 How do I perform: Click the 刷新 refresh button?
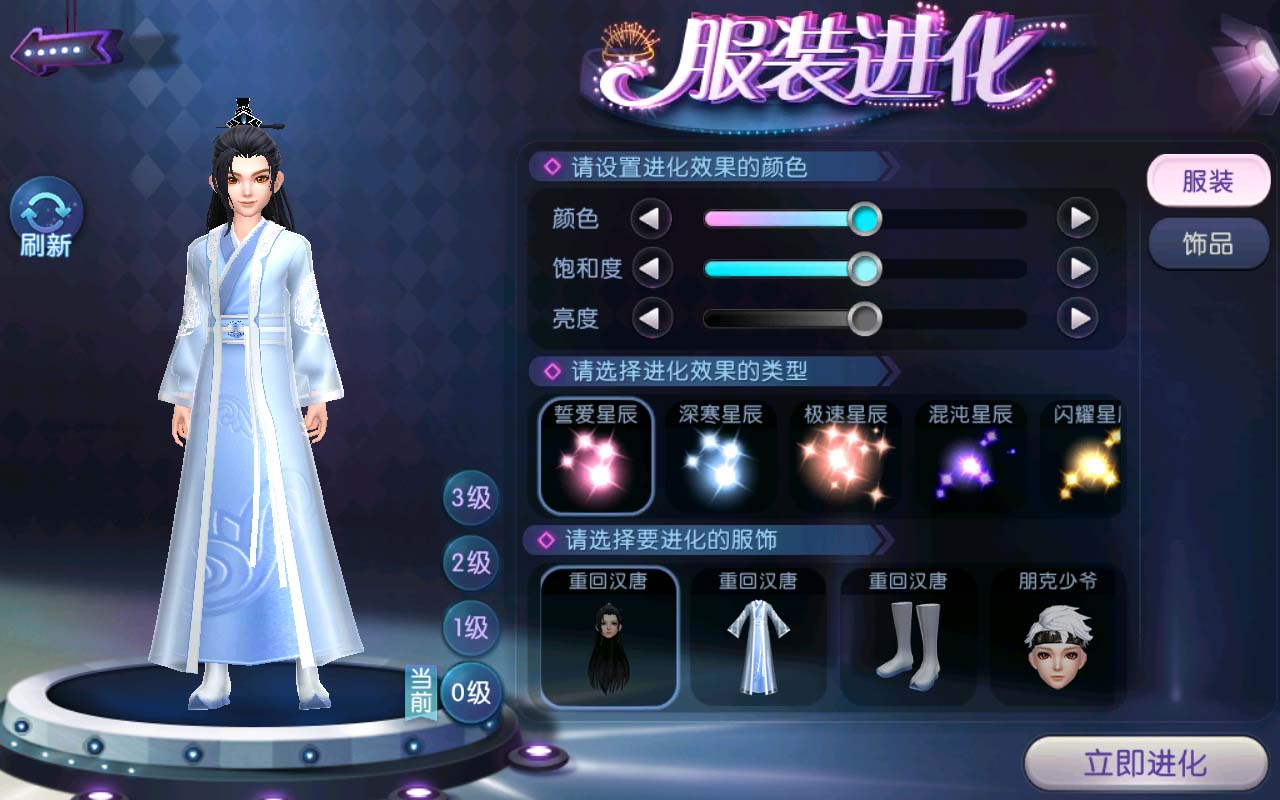click(47, 220)
